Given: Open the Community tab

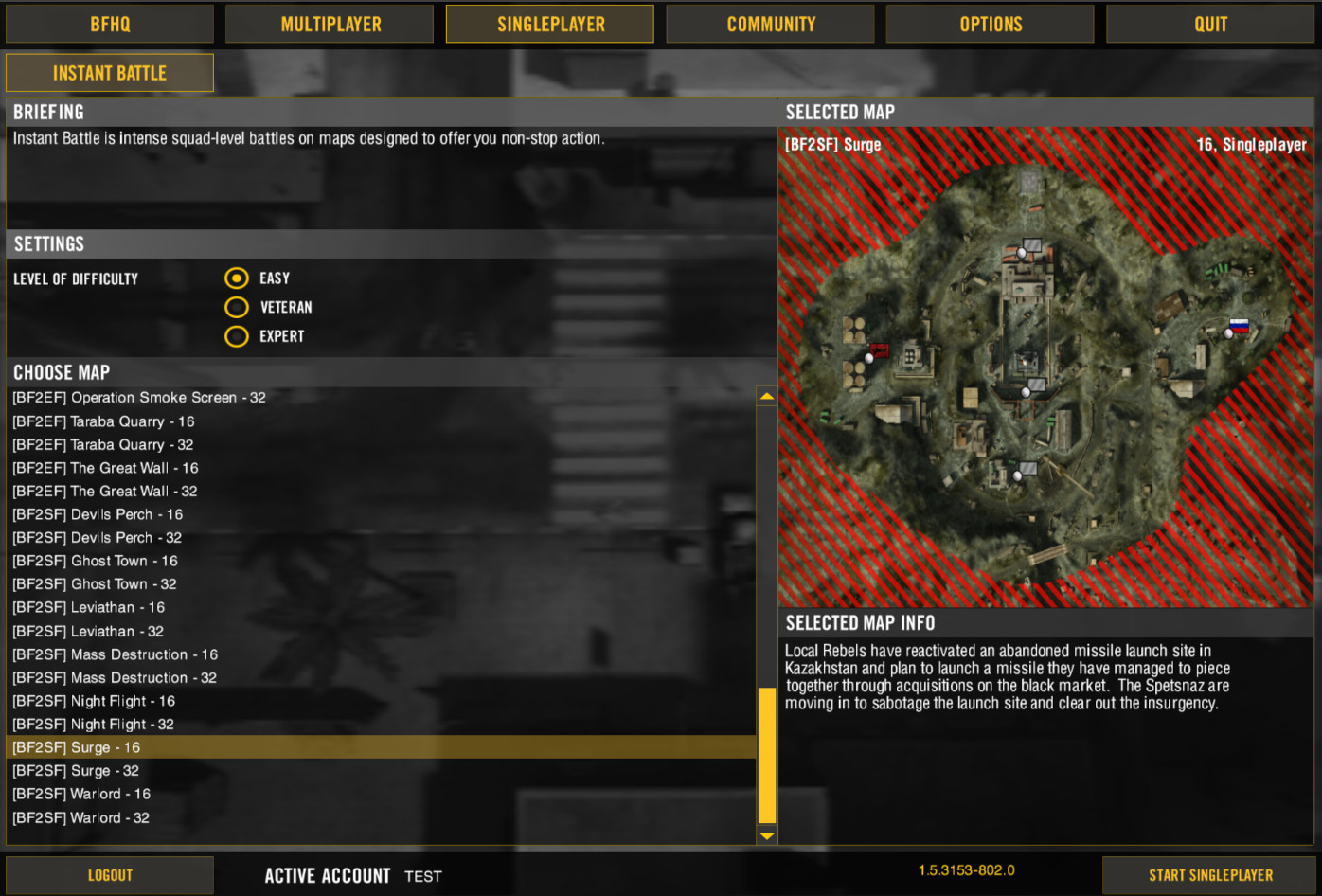Looking at the screenshot, I should [770, 24].
